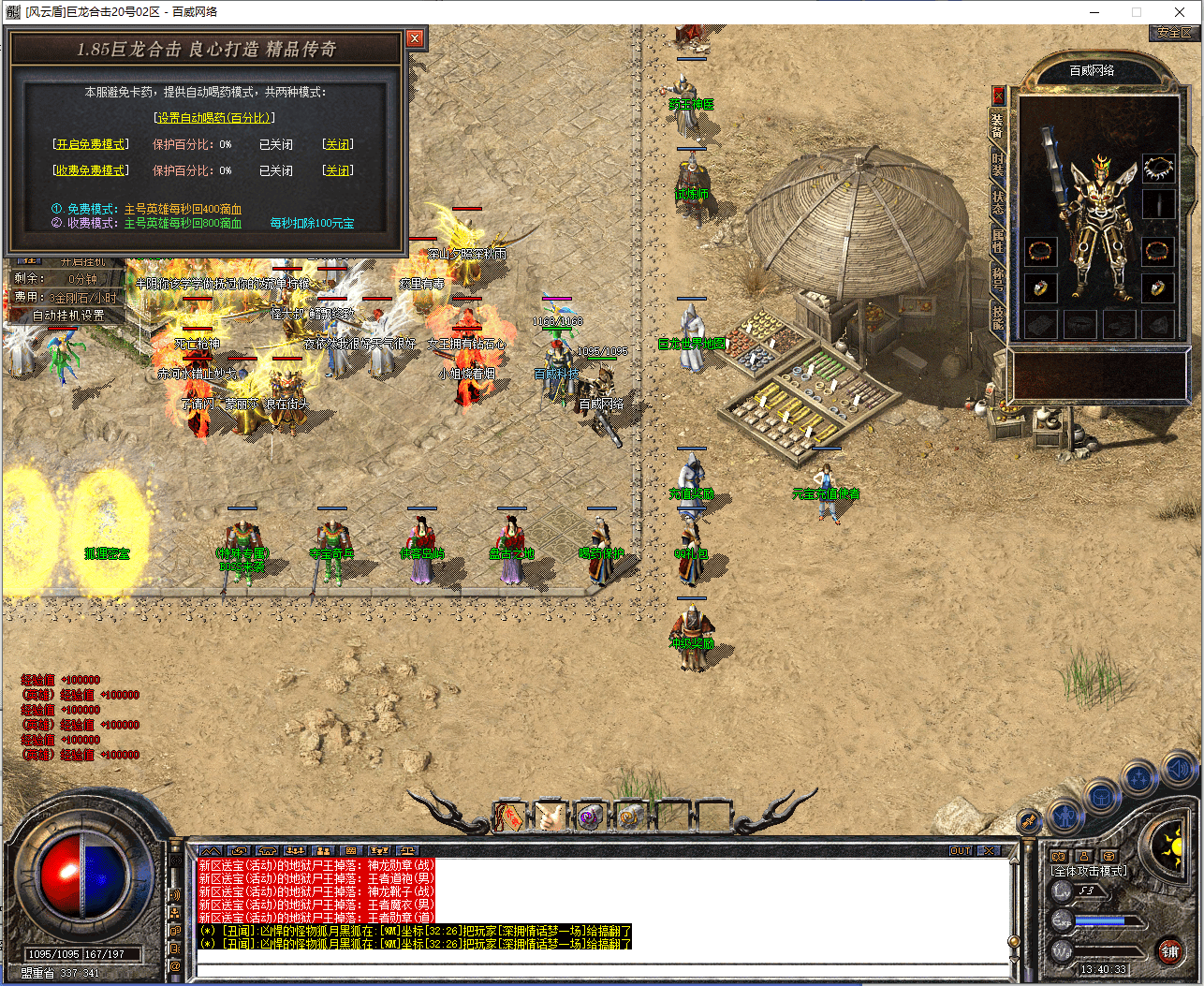Viewport: 1204px width, 986px height.
Task: Select the red tag hotbar item
Action: (x=508, y=817)
